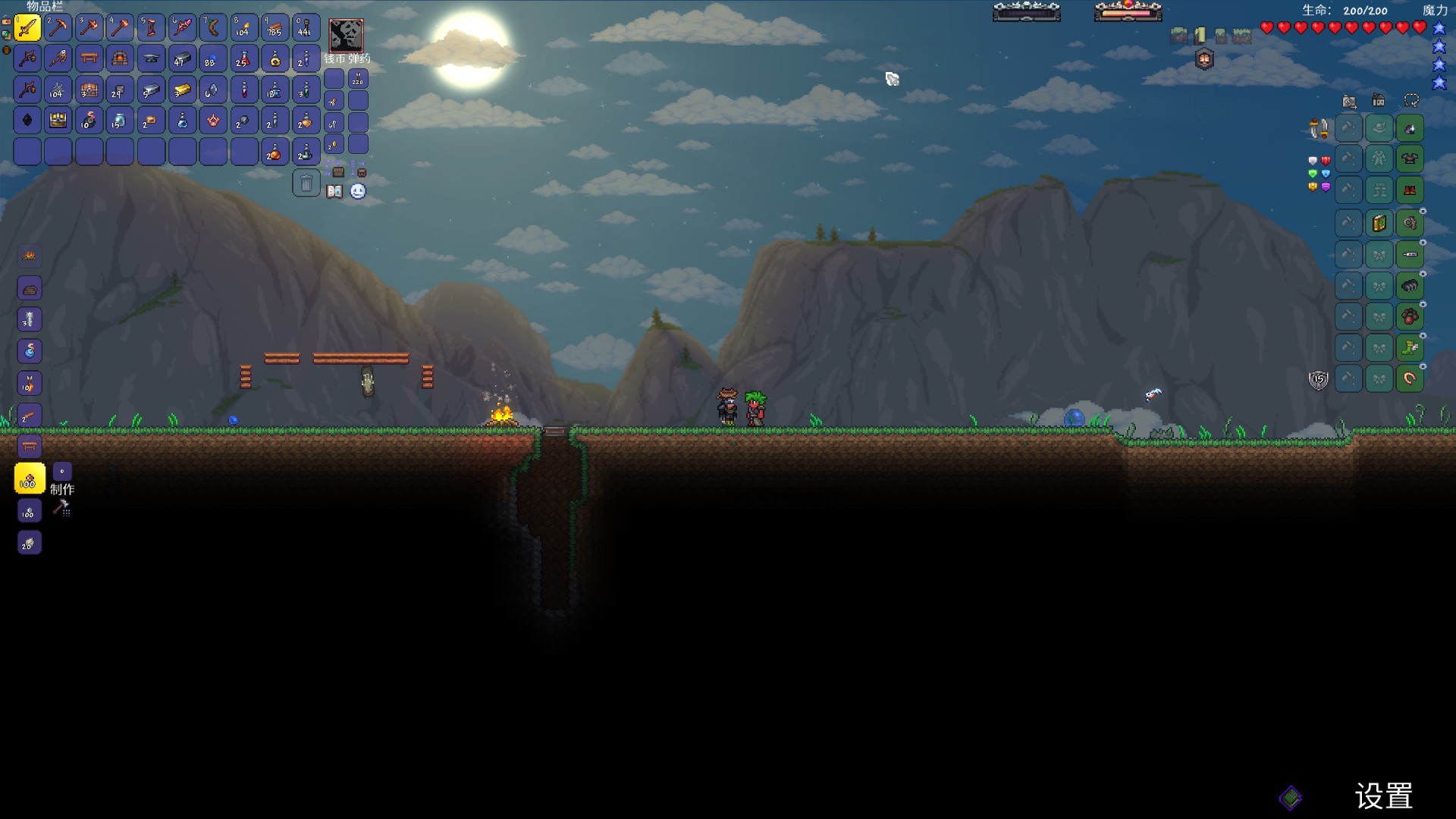
Task: Open the crafting window hammer button
Action: [x=61, y=508]
